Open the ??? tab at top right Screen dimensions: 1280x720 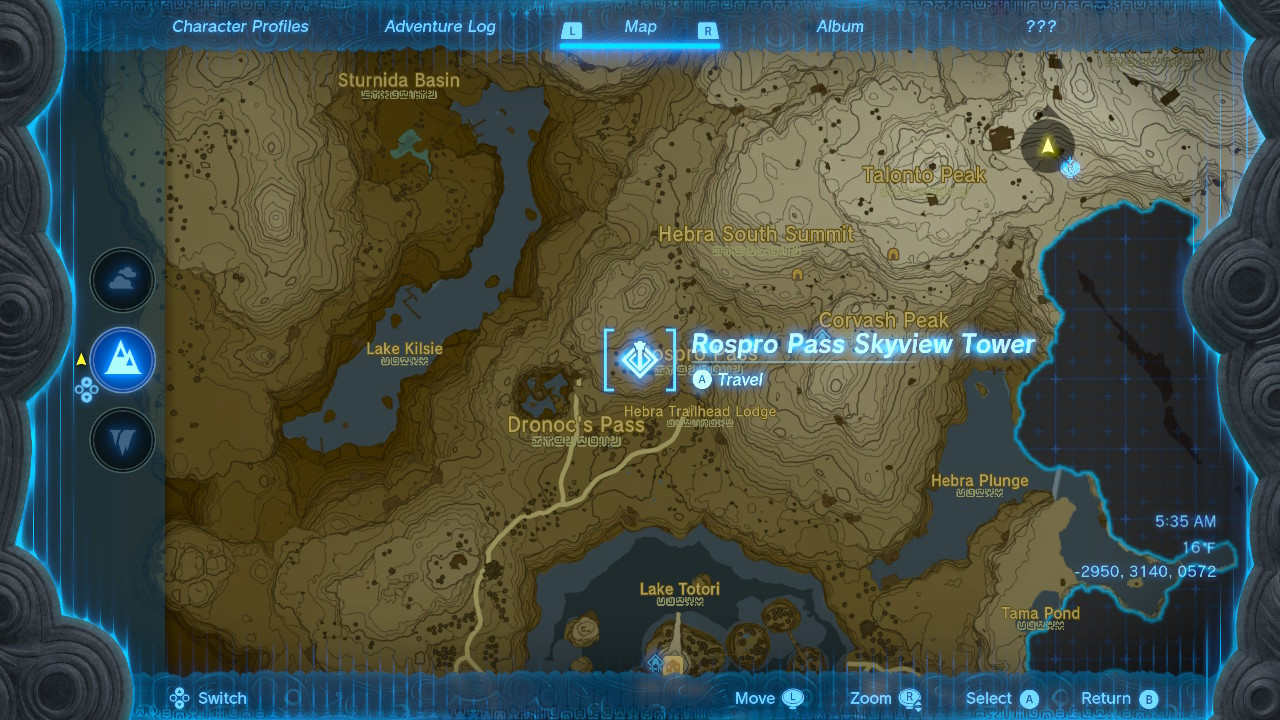tap(1043, 26)
